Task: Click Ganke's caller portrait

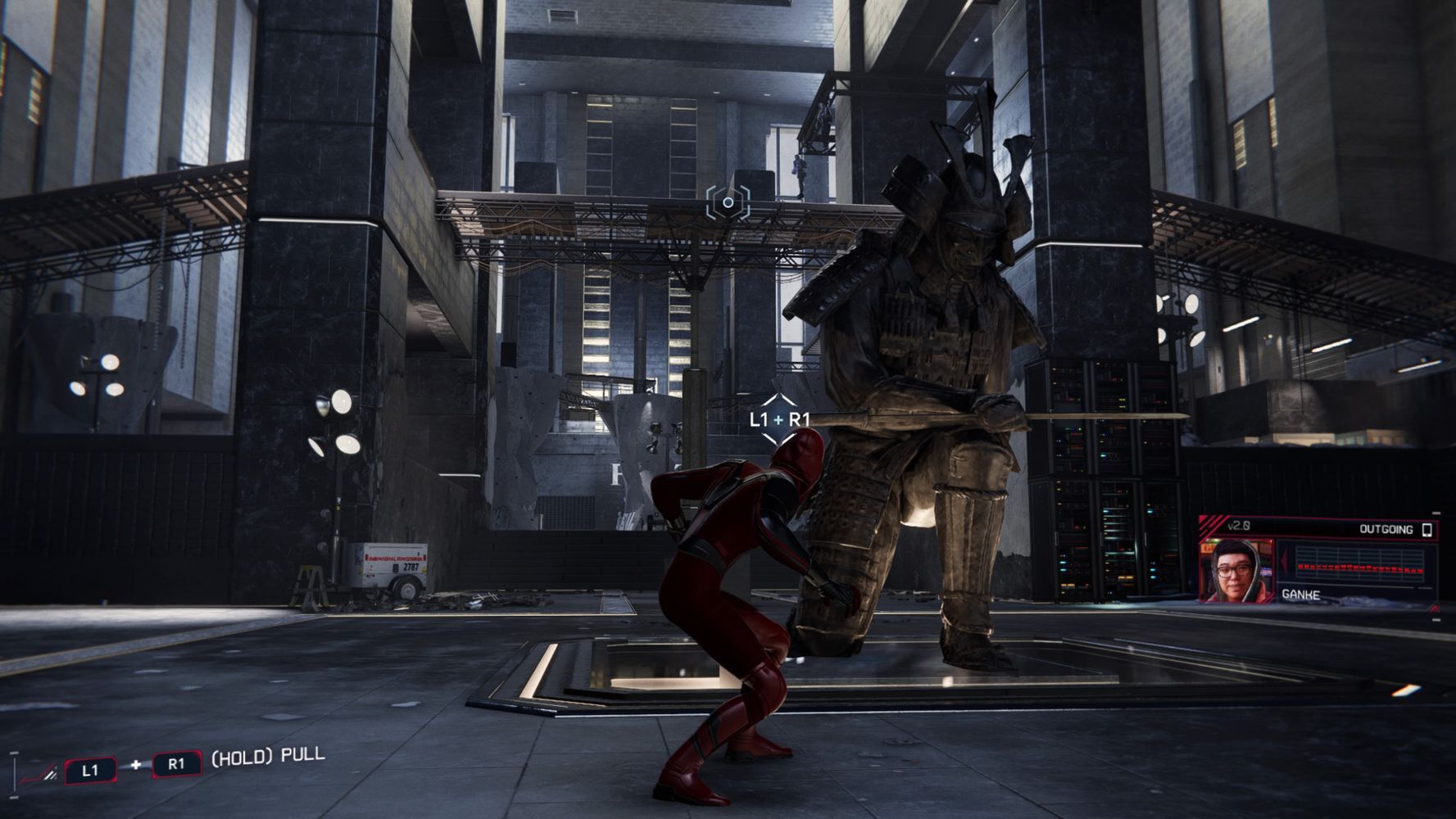Action: coord(1236,569)
